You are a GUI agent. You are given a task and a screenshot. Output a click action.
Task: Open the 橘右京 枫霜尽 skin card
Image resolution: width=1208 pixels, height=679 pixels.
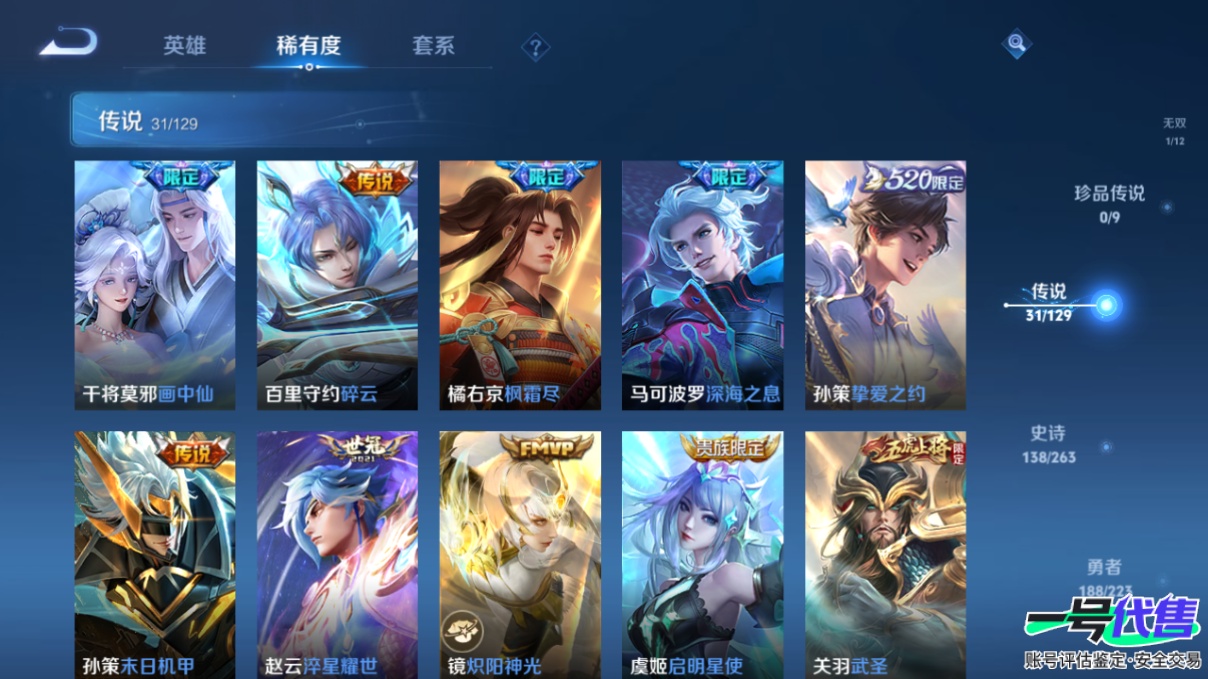(x=520, y=285)
